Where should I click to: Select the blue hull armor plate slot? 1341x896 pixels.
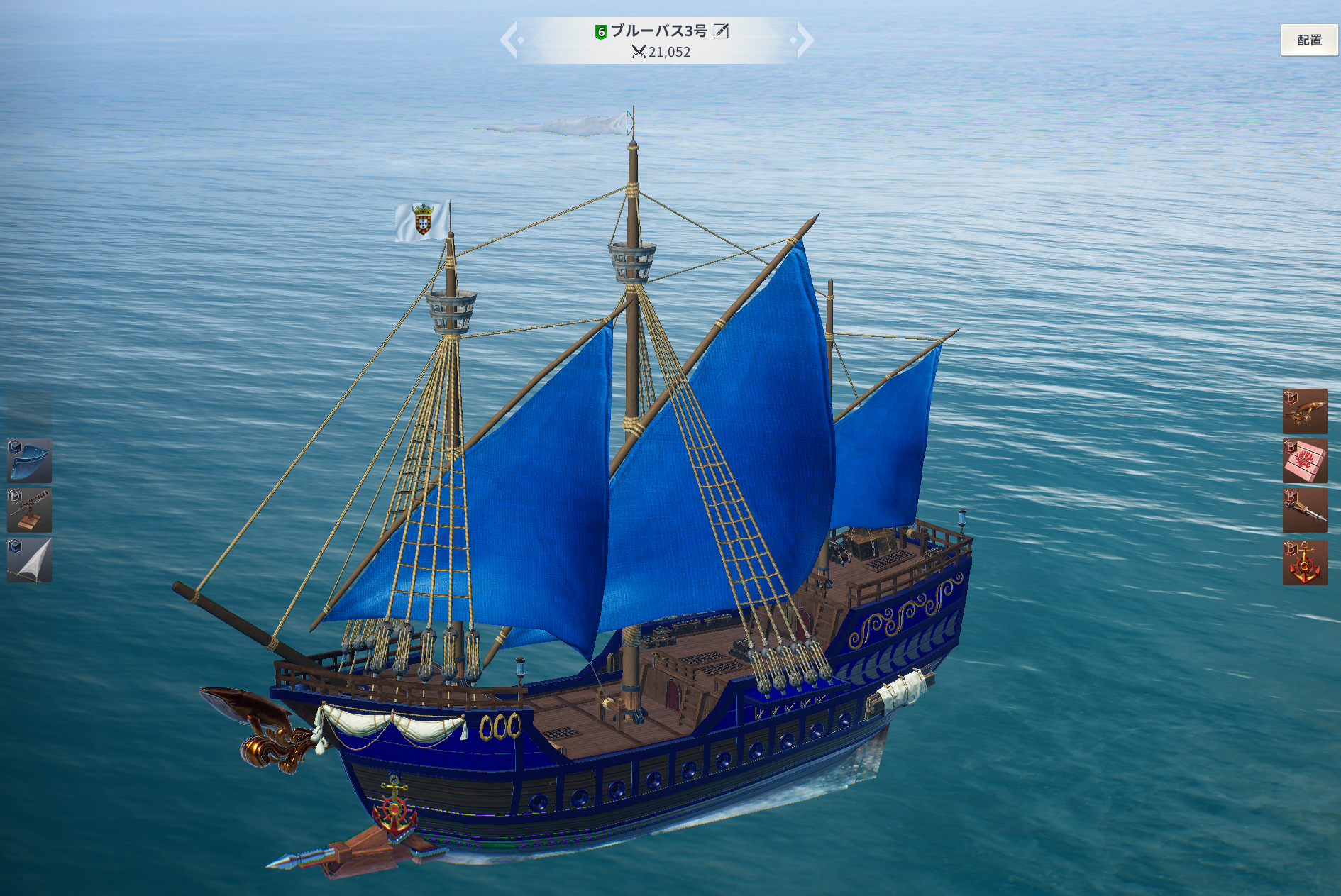click(x=29, y=460)
